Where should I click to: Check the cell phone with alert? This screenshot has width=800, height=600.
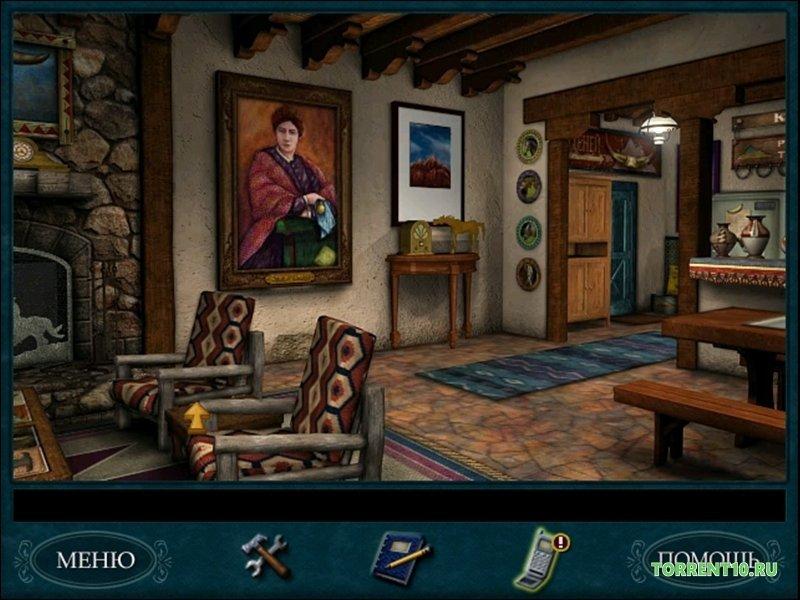(540, 558)
